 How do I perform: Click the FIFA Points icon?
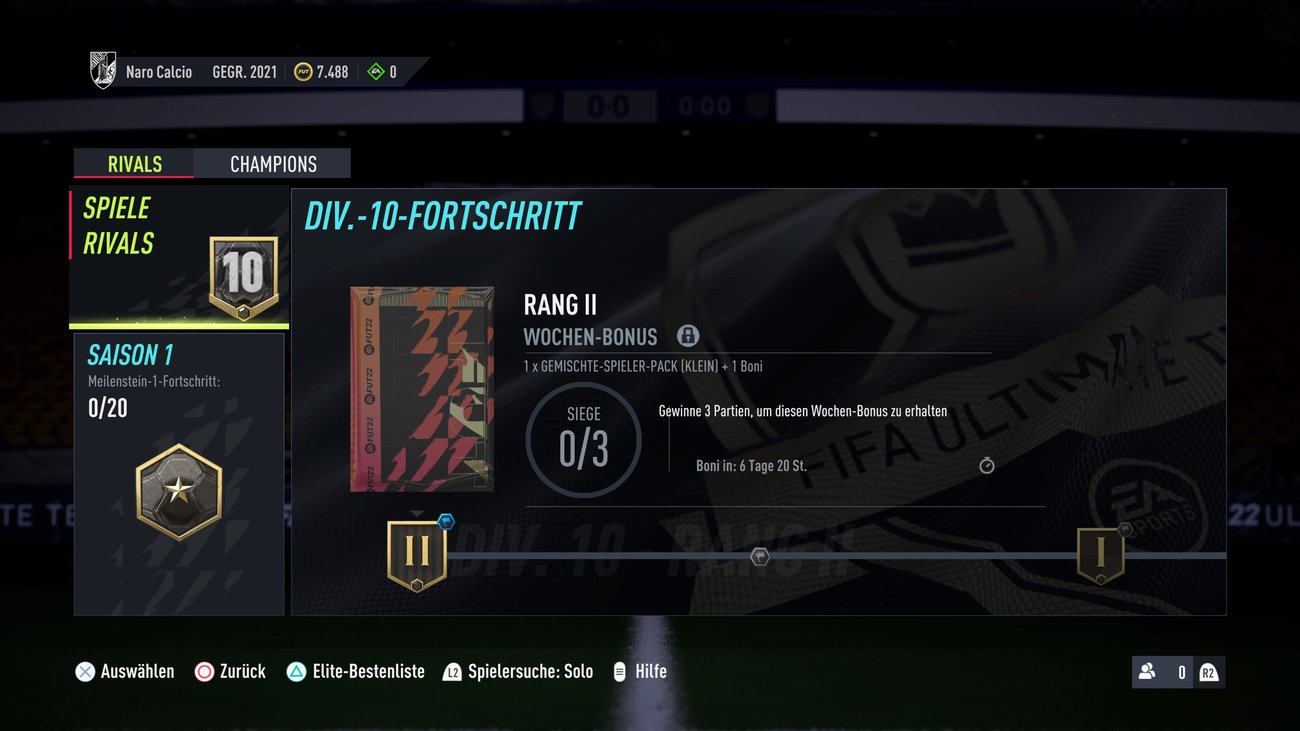[x=375, y=71]
